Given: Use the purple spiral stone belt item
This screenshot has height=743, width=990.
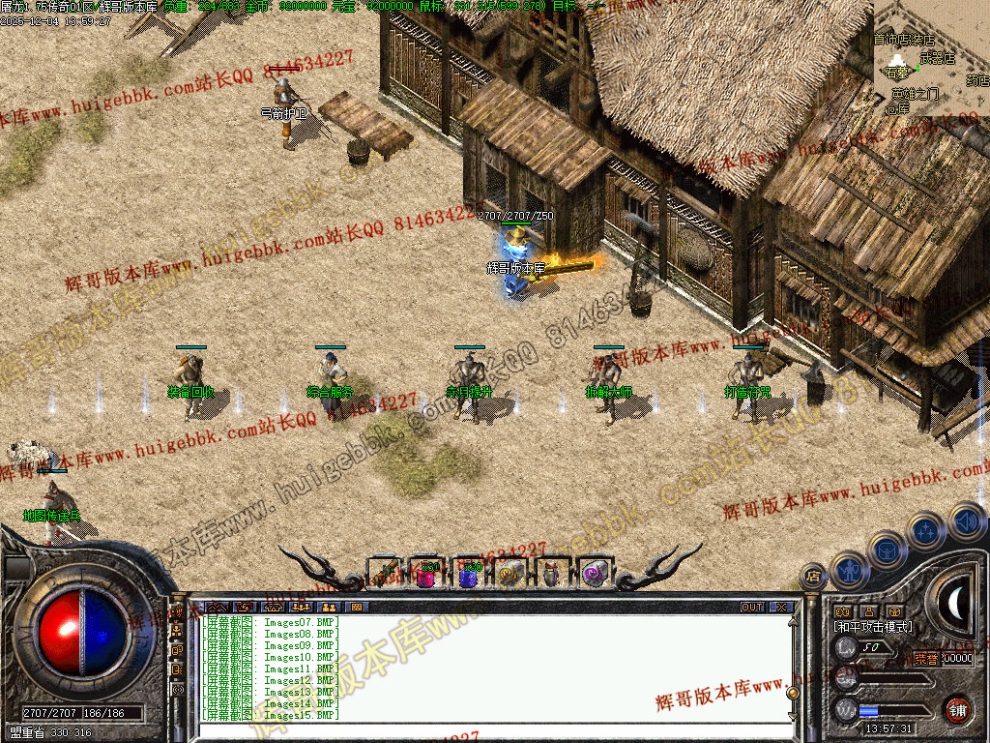Looking at the screenshot, I should click(595, 573).
